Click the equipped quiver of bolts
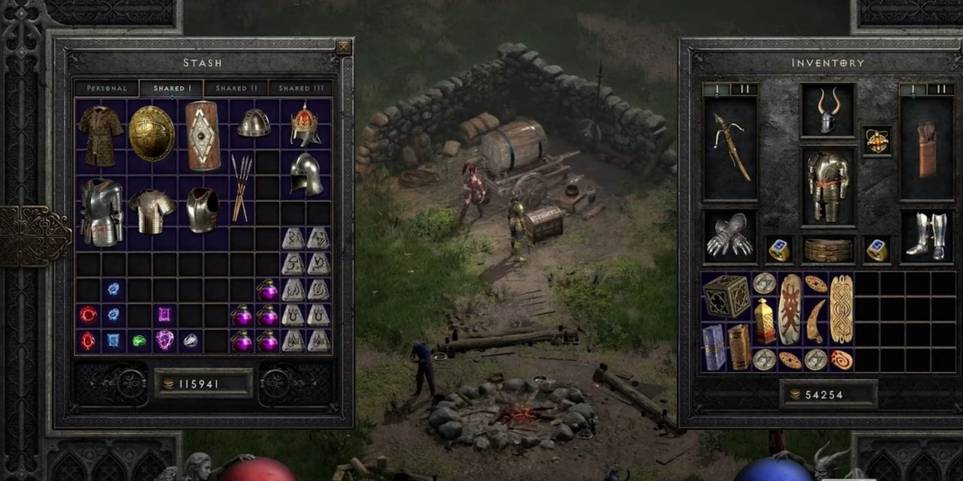 tap(926, 146)
